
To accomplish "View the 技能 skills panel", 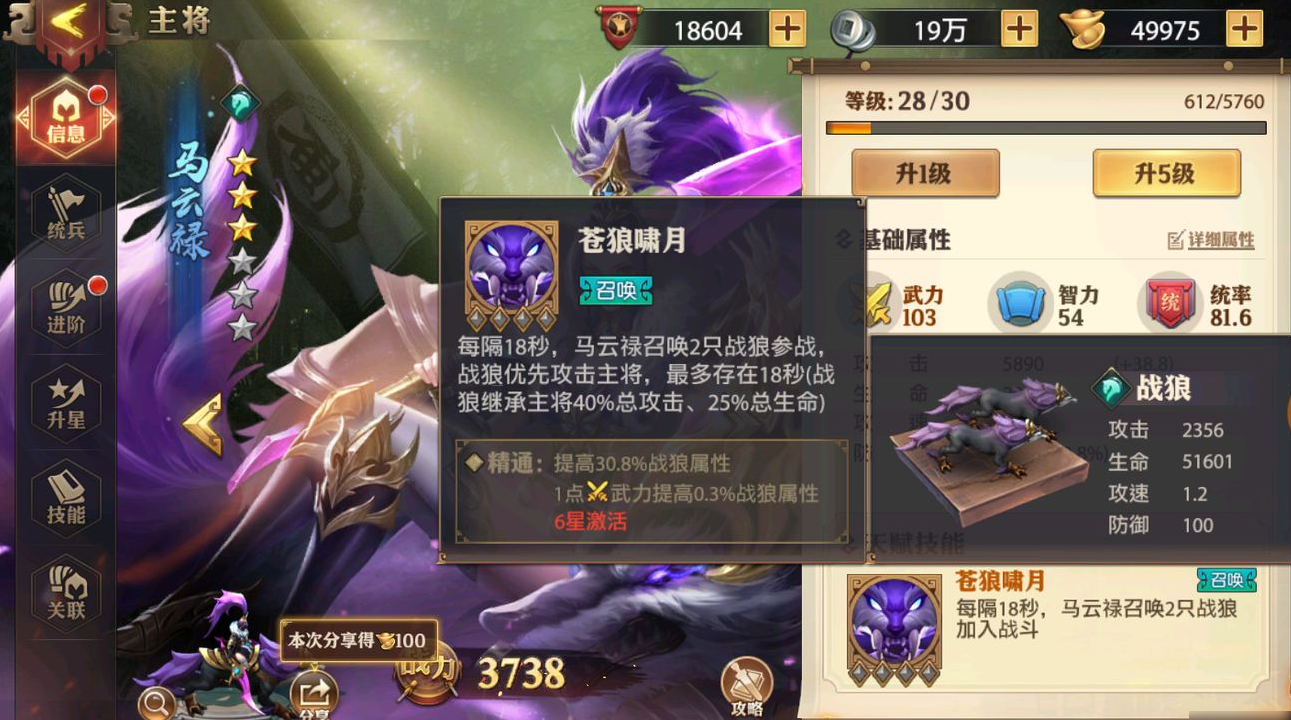I will tap(66, 494).
